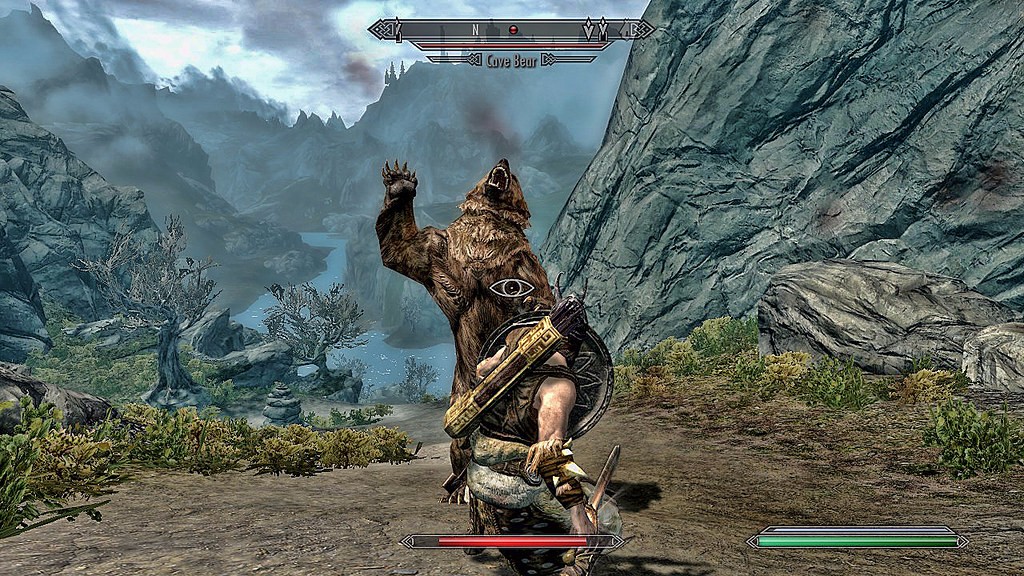Click the sneak detection eye icon
1024x576 pixels.
(511, 288)
